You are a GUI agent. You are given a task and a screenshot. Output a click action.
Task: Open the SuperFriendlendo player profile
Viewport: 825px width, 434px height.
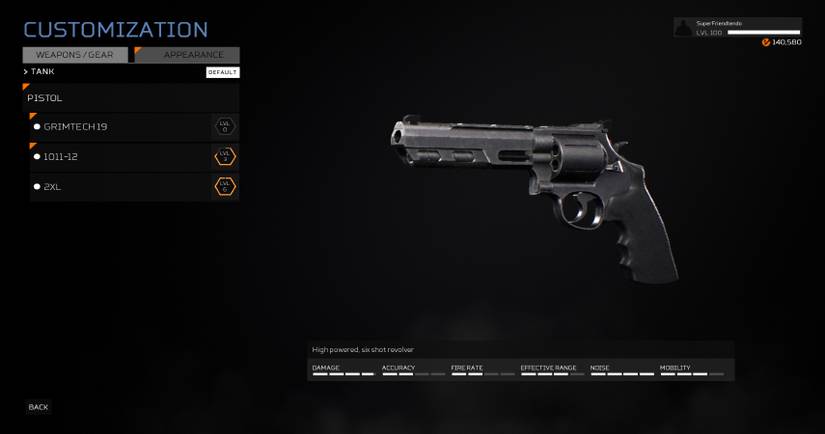click(738, 27)
